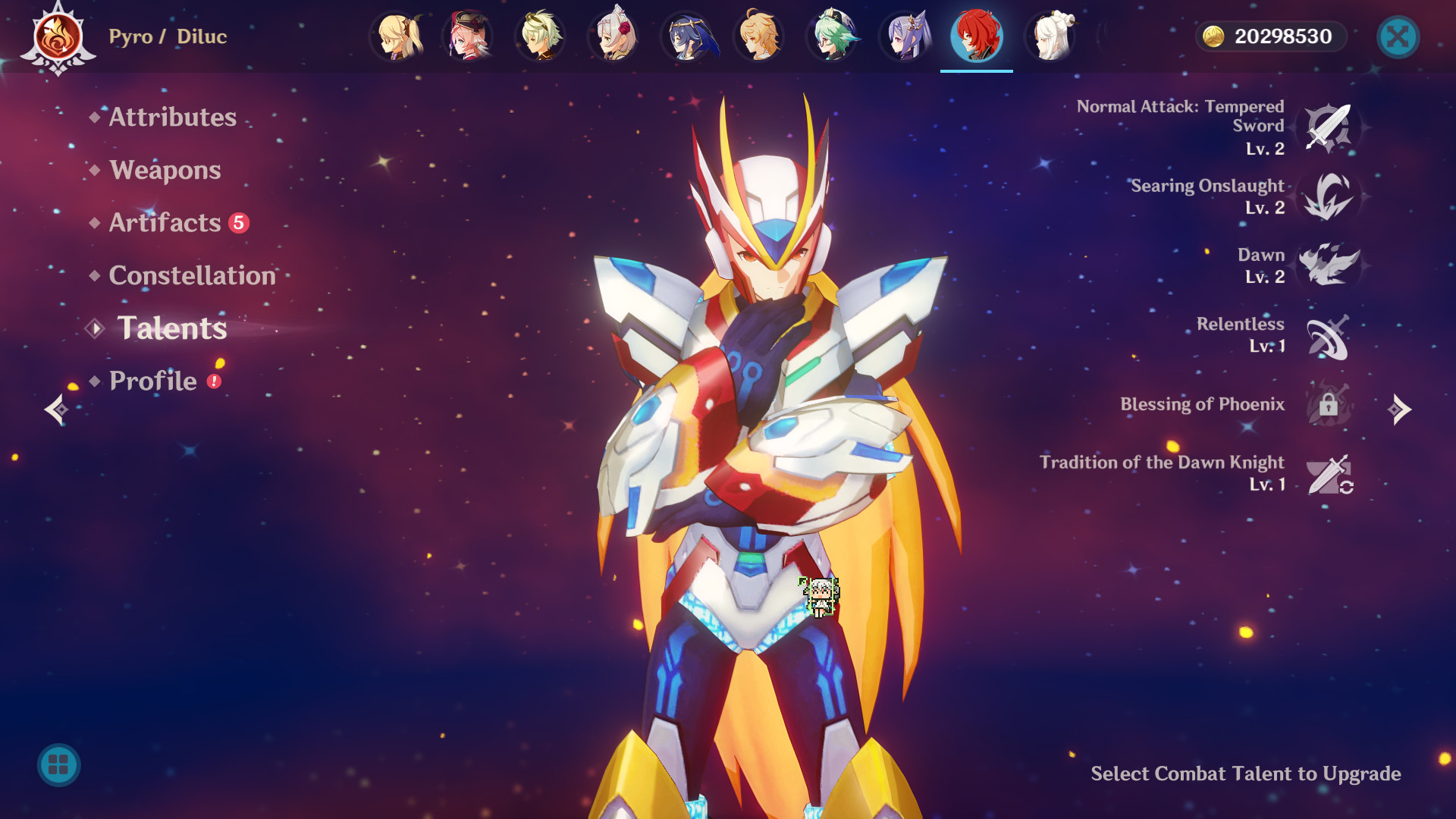View Artifacts with the notification badge
Screen dimensions: 1456x819
coord(162,223)
